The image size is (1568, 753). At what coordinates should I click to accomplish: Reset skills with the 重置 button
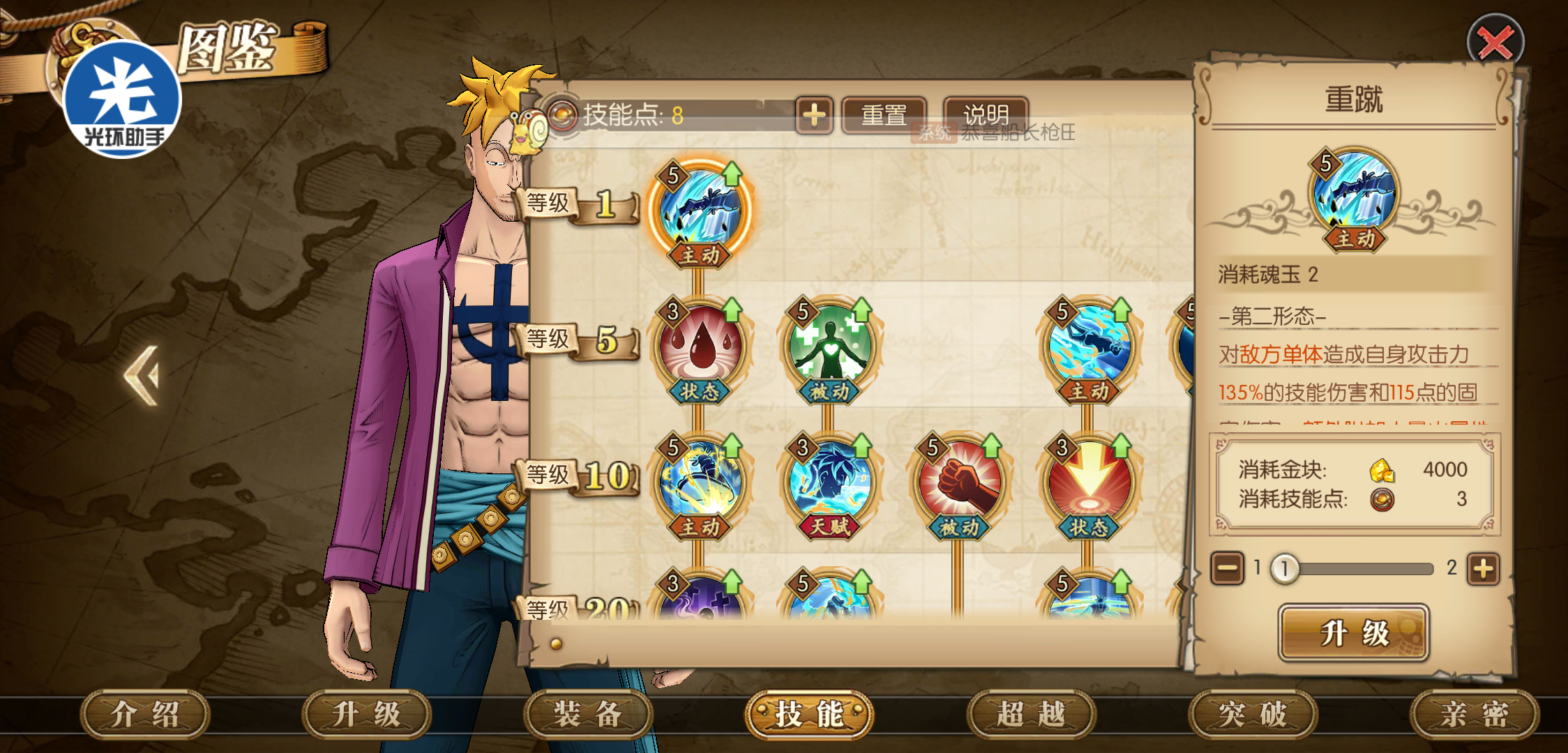click(x=884, y=115)
